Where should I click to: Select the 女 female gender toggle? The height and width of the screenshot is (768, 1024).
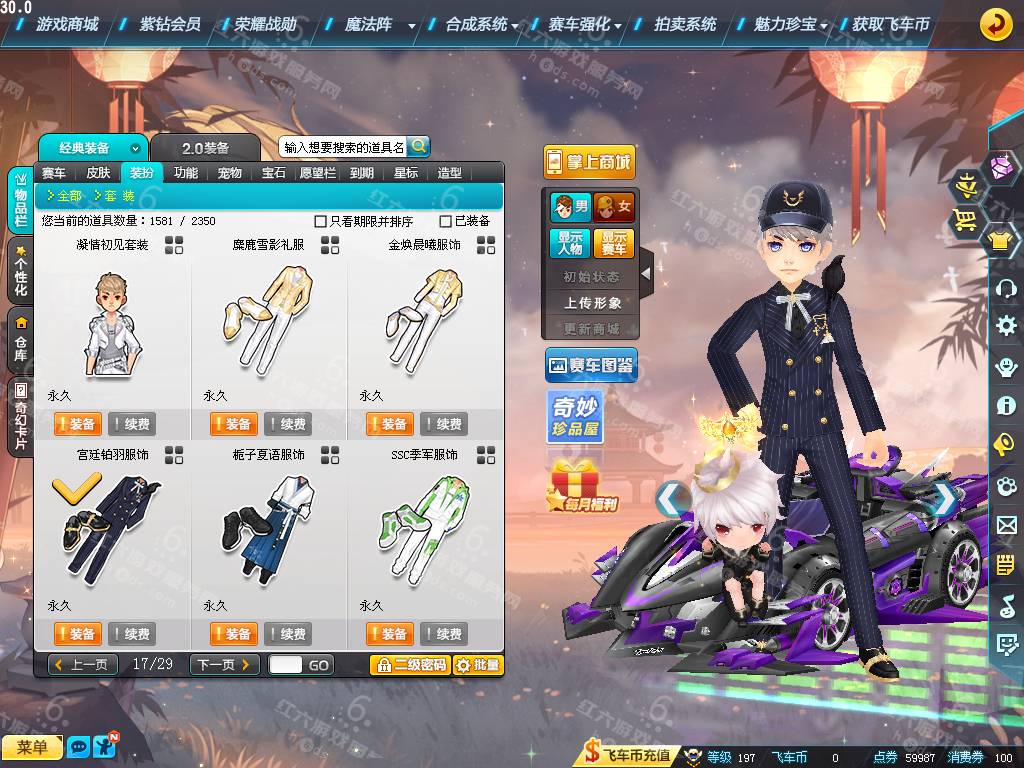(613, 207)
